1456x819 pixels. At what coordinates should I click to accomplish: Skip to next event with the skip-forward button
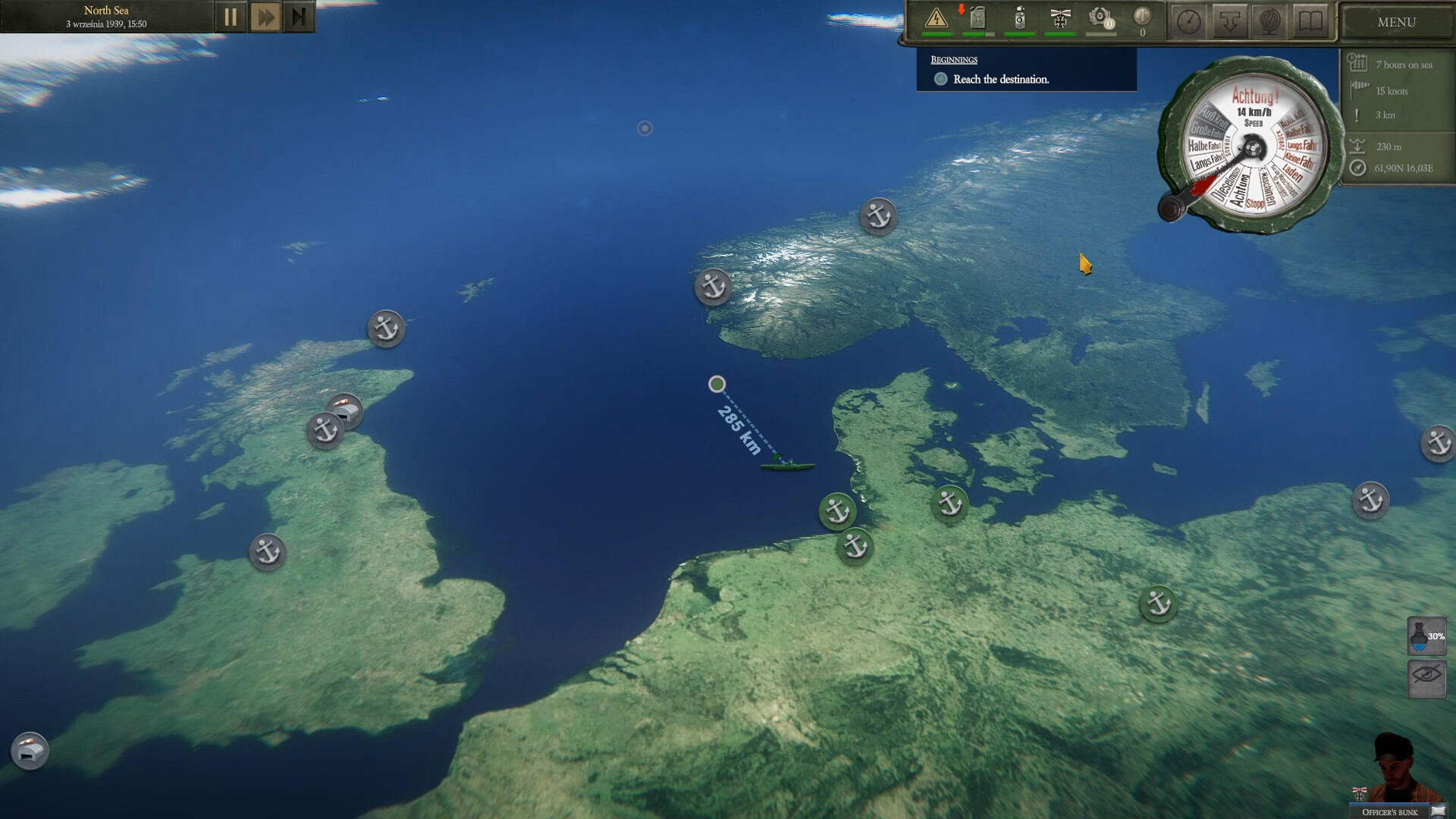[x=299, y=17]
